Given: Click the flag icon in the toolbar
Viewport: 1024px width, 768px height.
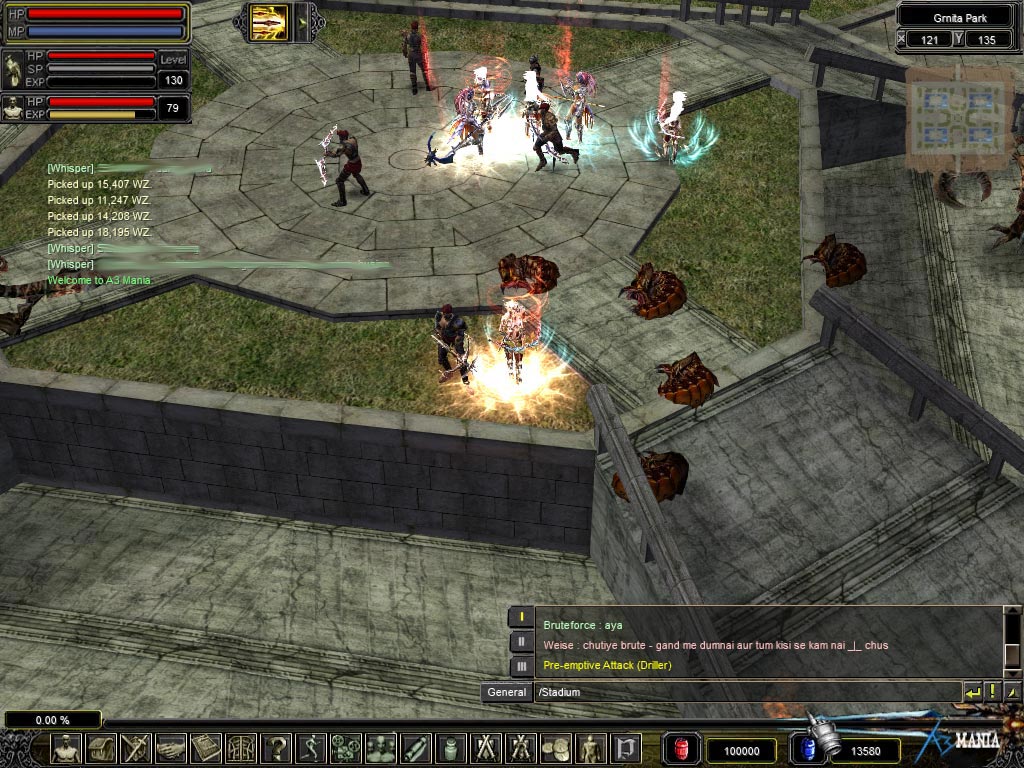Looking at the screenshot, I should point(626,748).
